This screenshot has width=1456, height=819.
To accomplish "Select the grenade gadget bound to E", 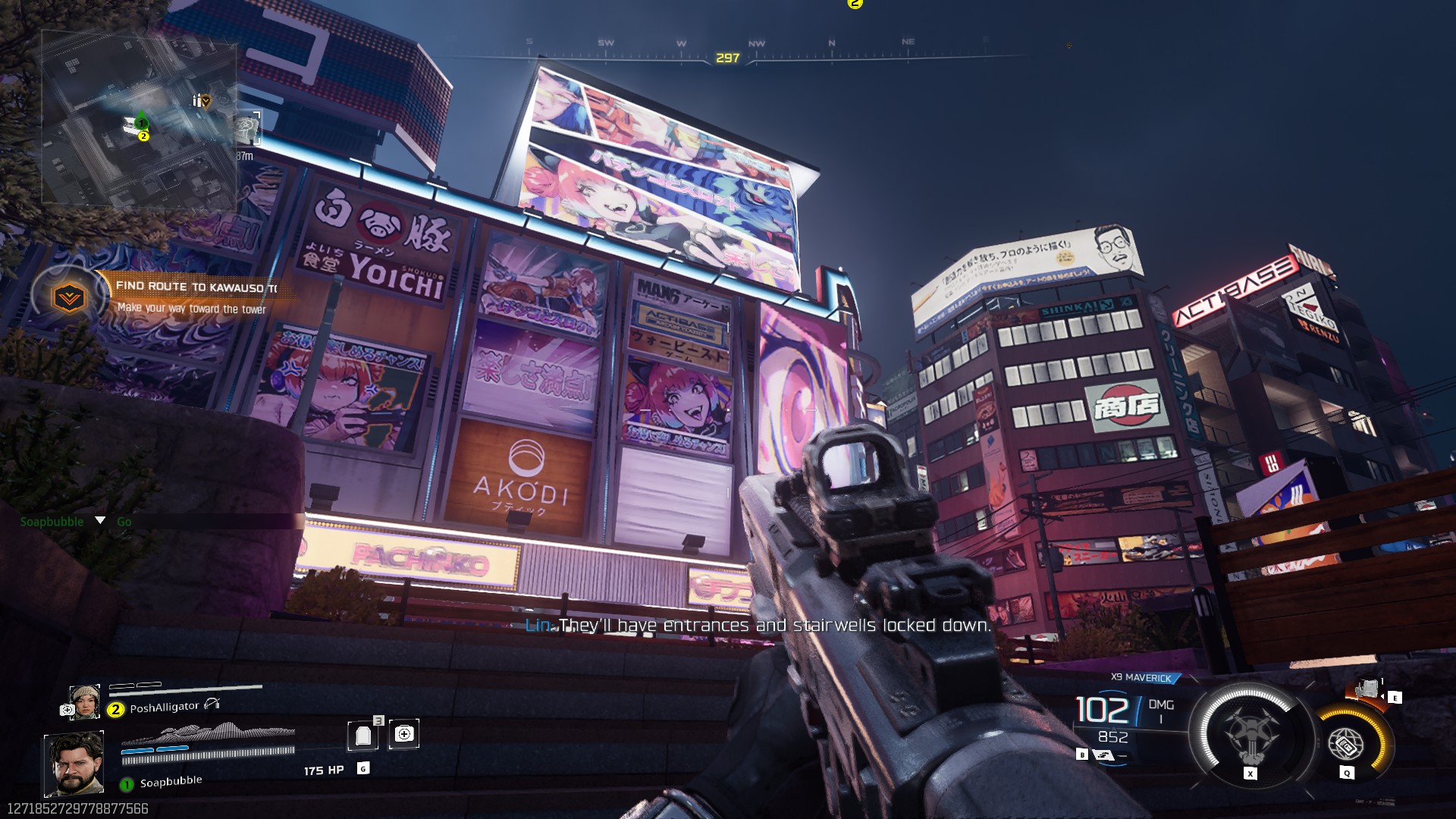I will [x=1369, y=689].
